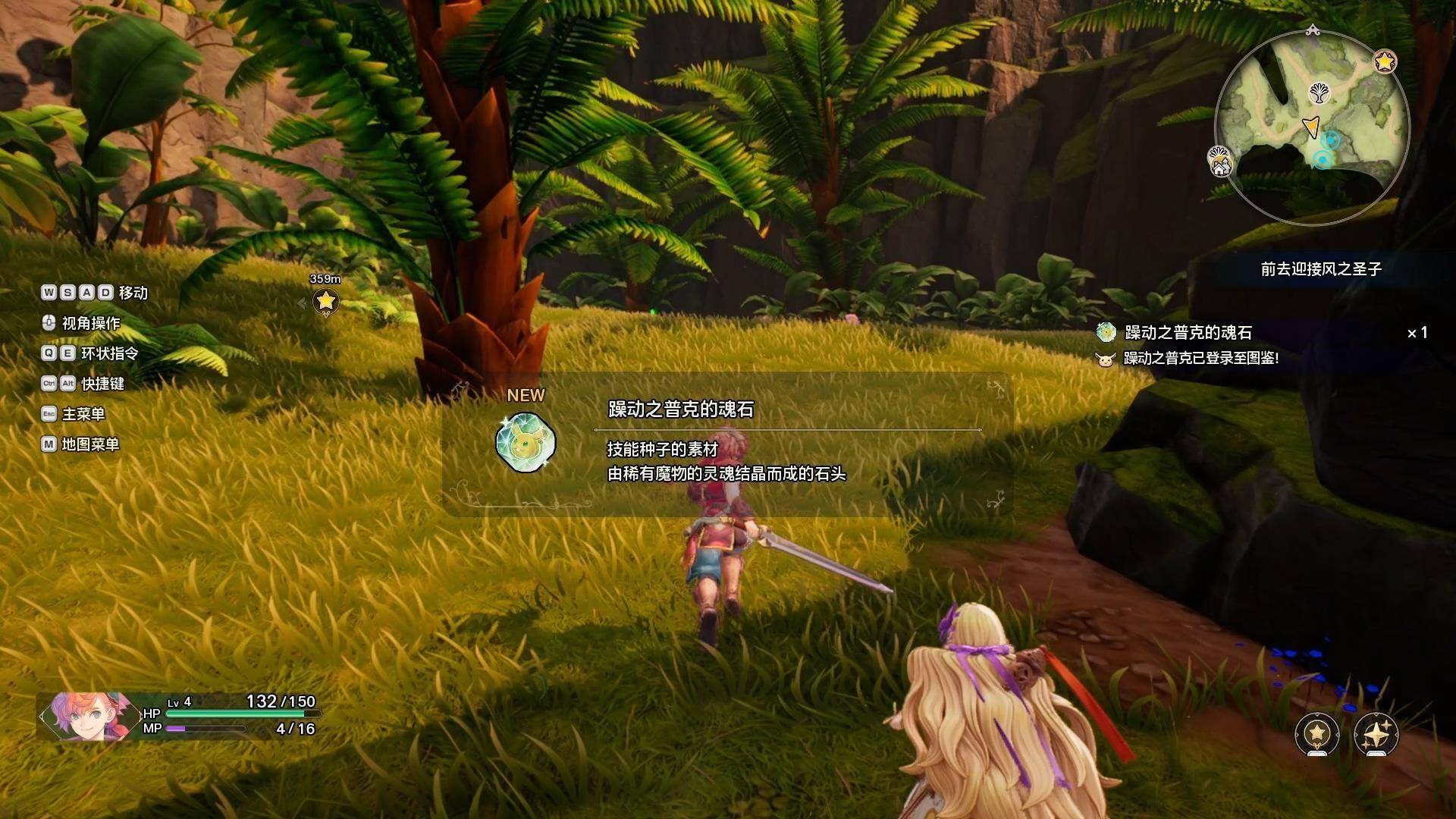
Task: Click the soul stone icon in NEW popup
Action: click(526, 443)
